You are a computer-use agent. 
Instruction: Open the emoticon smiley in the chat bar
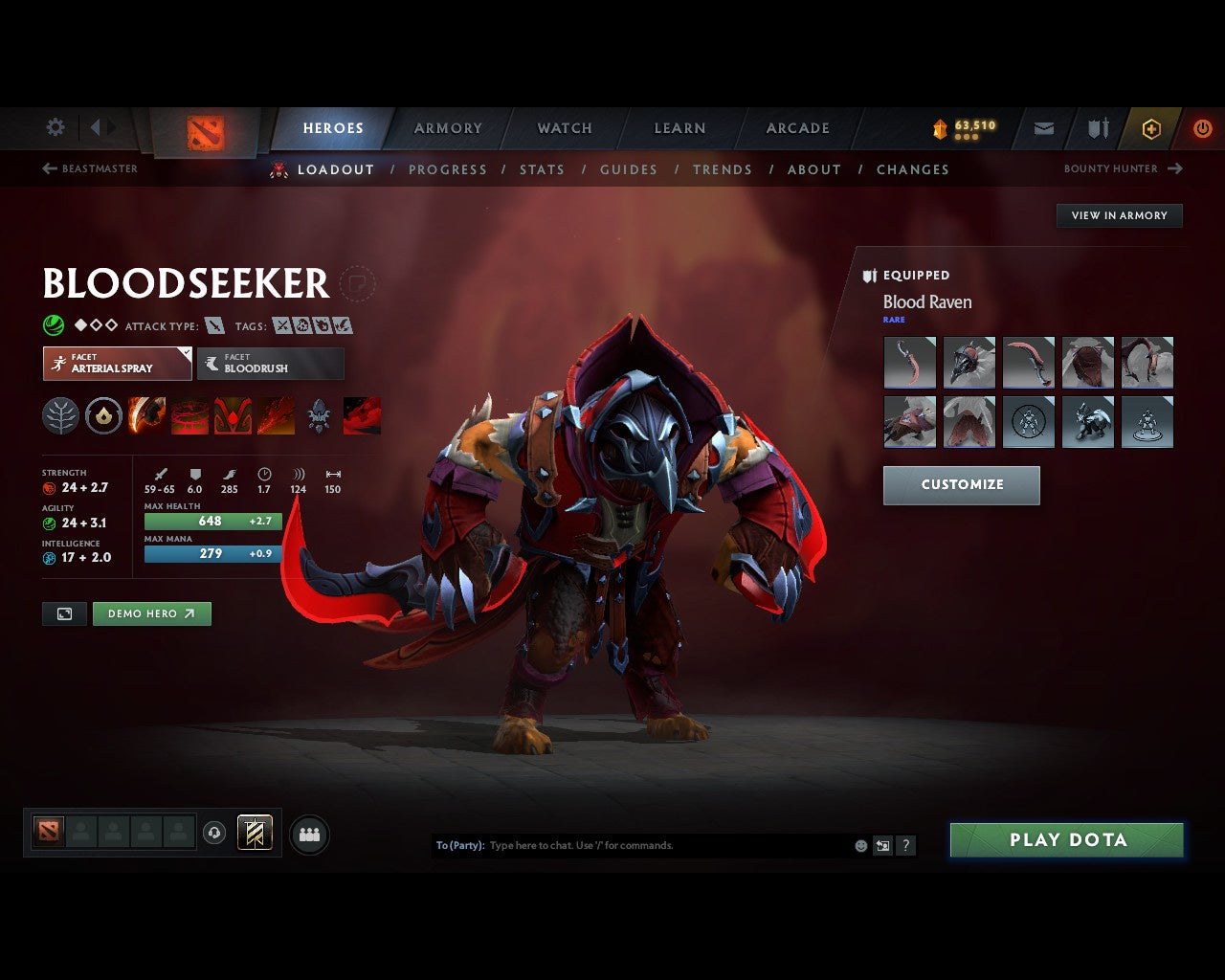point(859,845)
